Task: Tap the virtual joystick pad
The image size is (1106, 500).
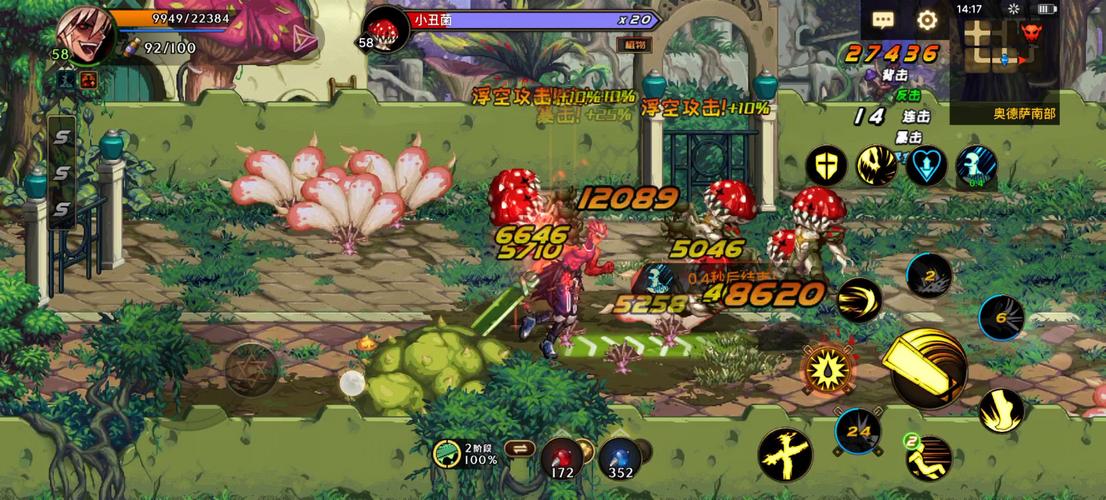Action: (x=251, y=369)
